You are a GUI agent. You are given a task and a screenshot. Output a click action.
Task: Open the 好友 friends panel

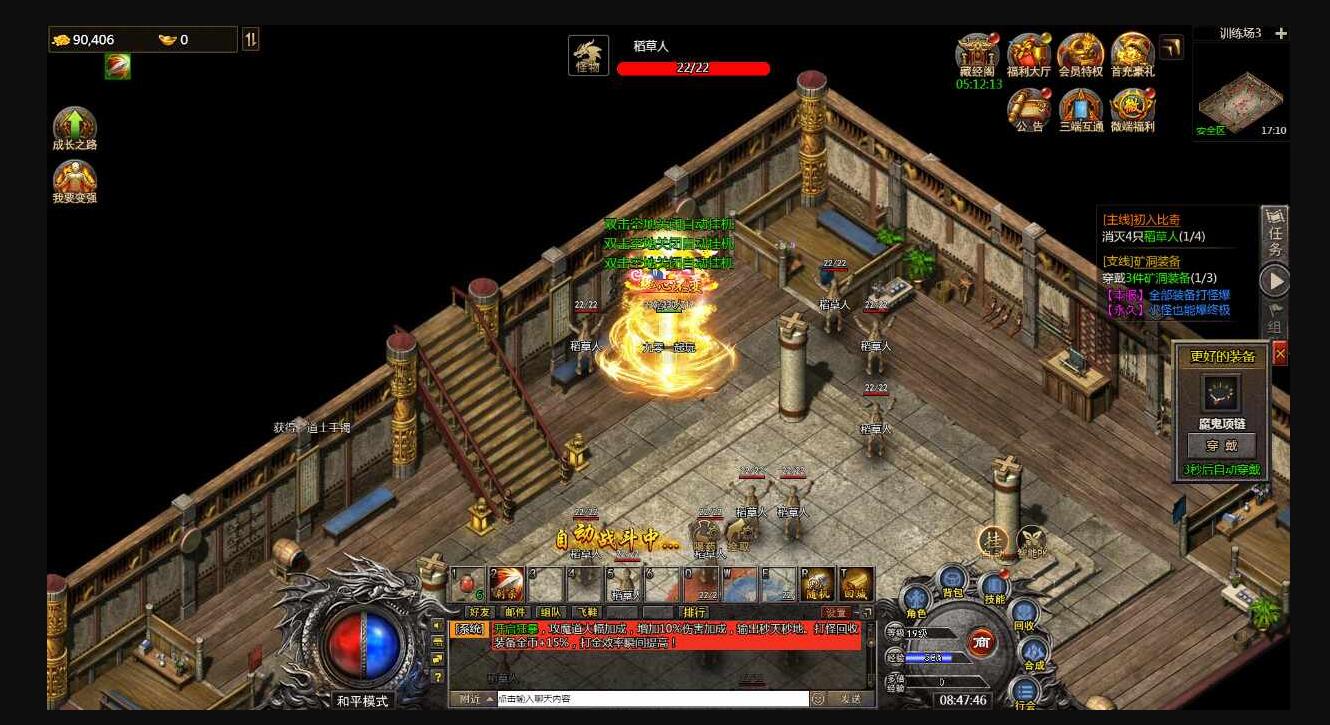pyautogui.click(x=480, y=613)
